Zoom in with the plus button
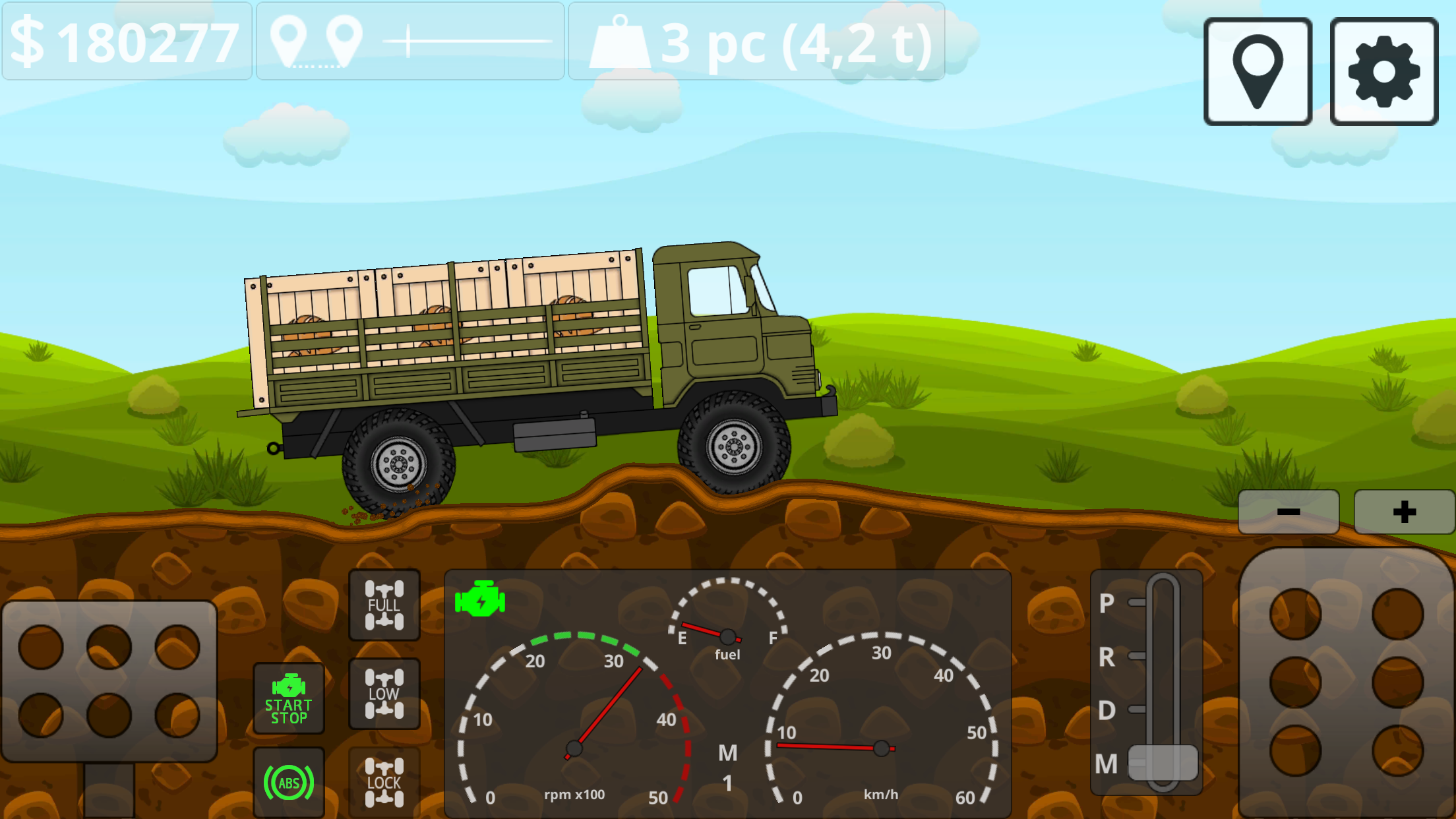Image resolution: width=1456 pixels, height=819 pixels. [1403, 511]
